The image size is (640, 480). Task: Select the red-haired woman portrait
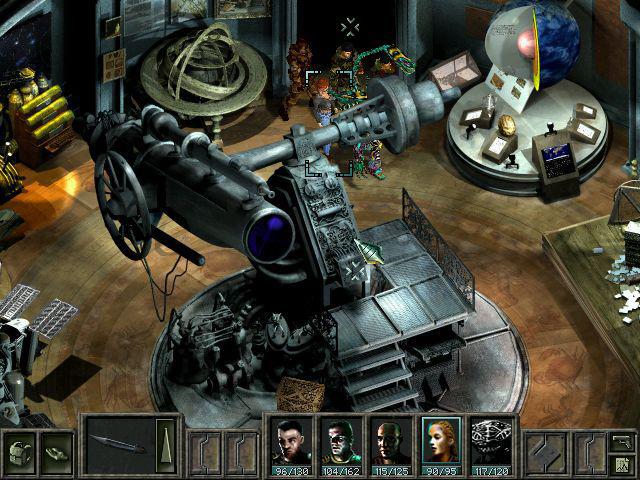440,443
